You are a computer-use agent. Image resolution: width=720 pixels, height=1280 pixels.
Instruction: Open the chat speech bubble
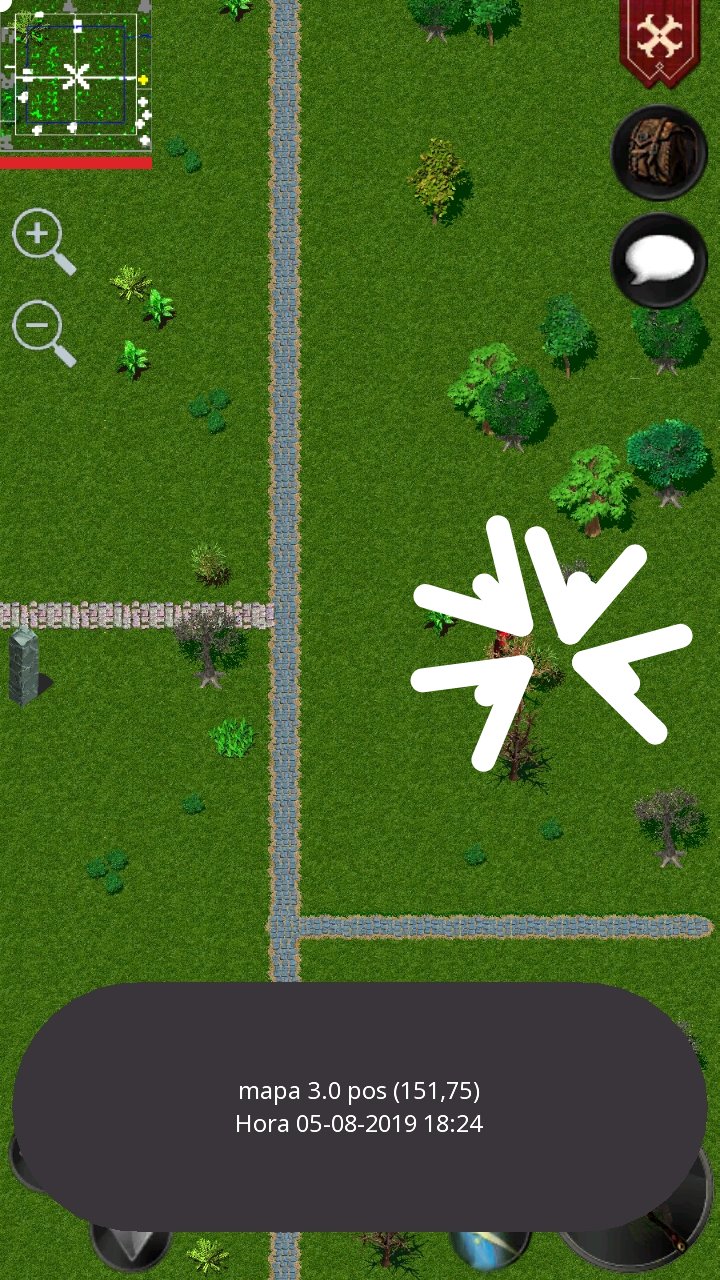(x=659, y=261)
